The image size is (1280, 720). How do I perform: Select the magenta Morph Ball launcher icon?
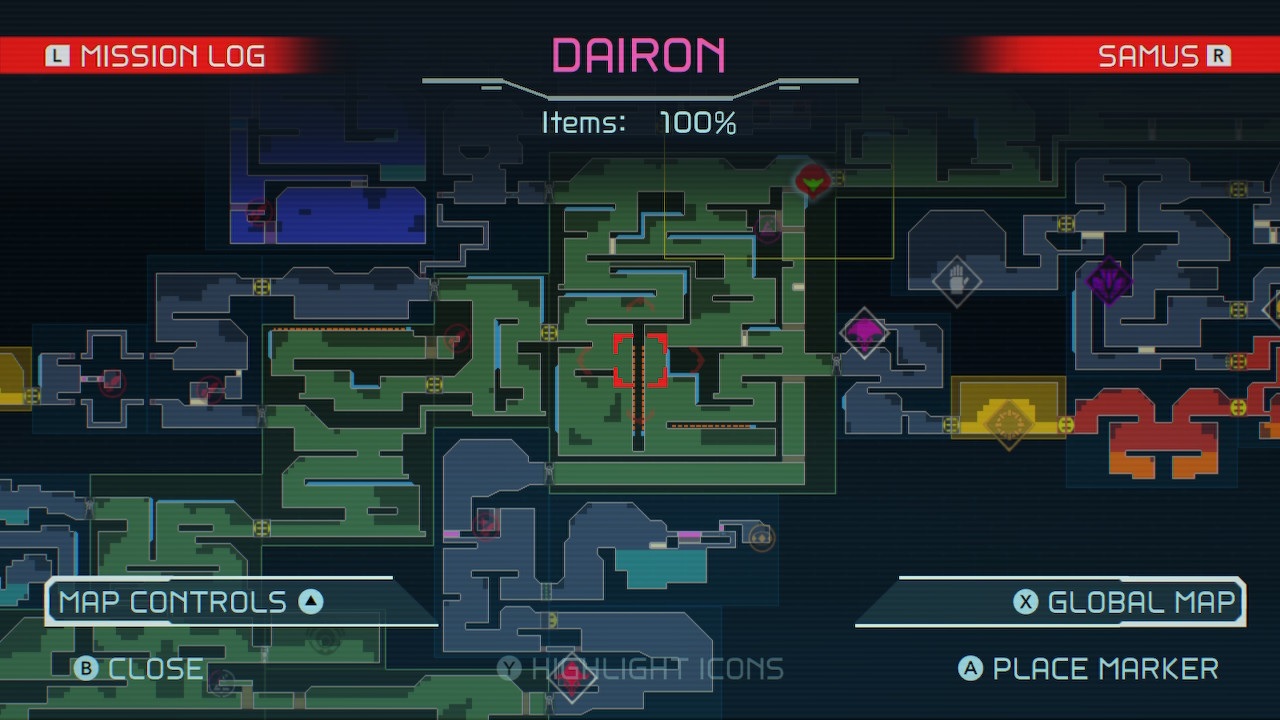864,332
